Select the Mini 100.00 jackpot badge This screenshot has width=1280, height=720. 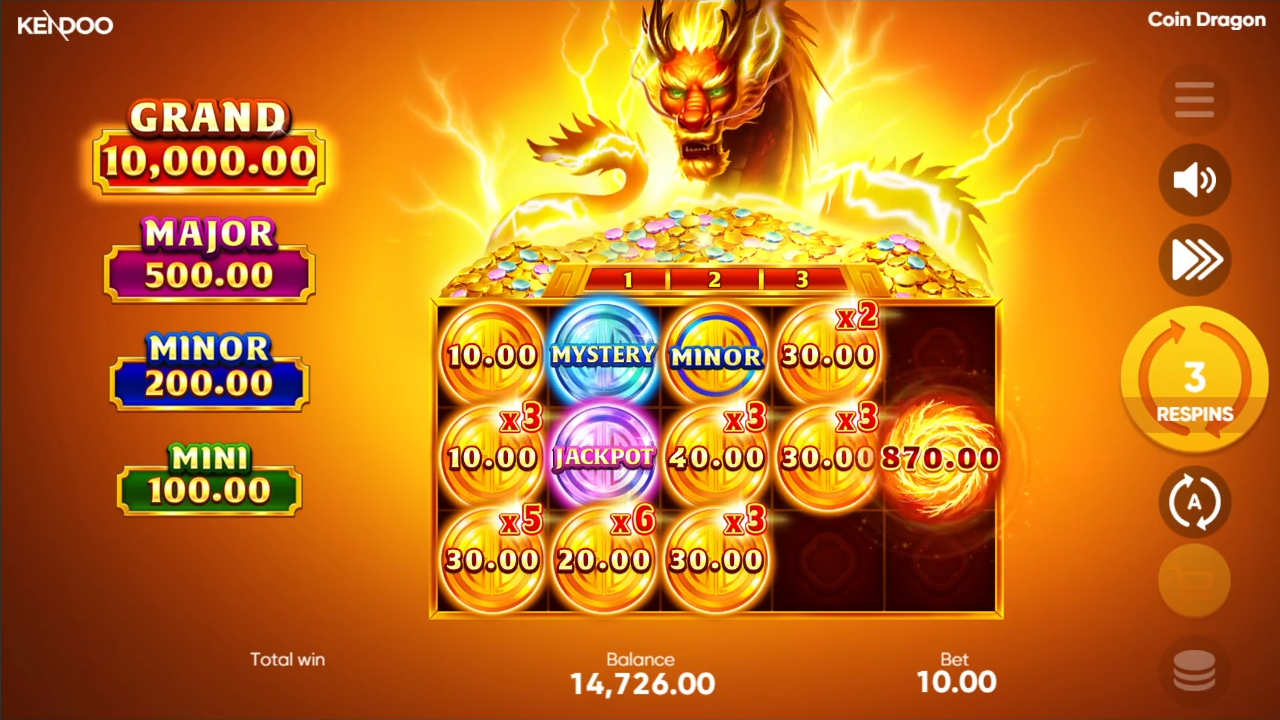pyautogui.click(x=208, y=480)
